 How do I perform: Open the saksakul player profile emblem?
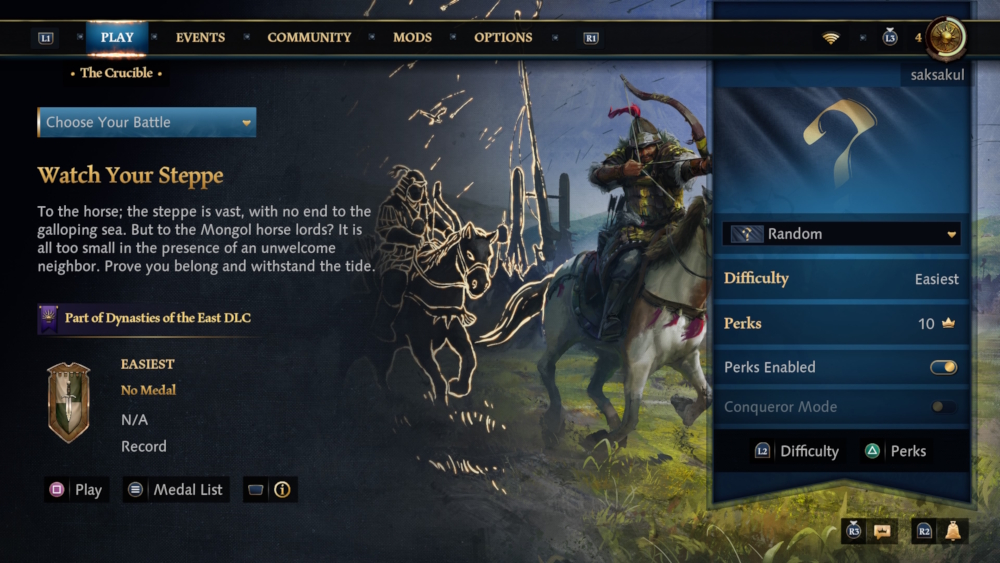(x=945, y=38)
